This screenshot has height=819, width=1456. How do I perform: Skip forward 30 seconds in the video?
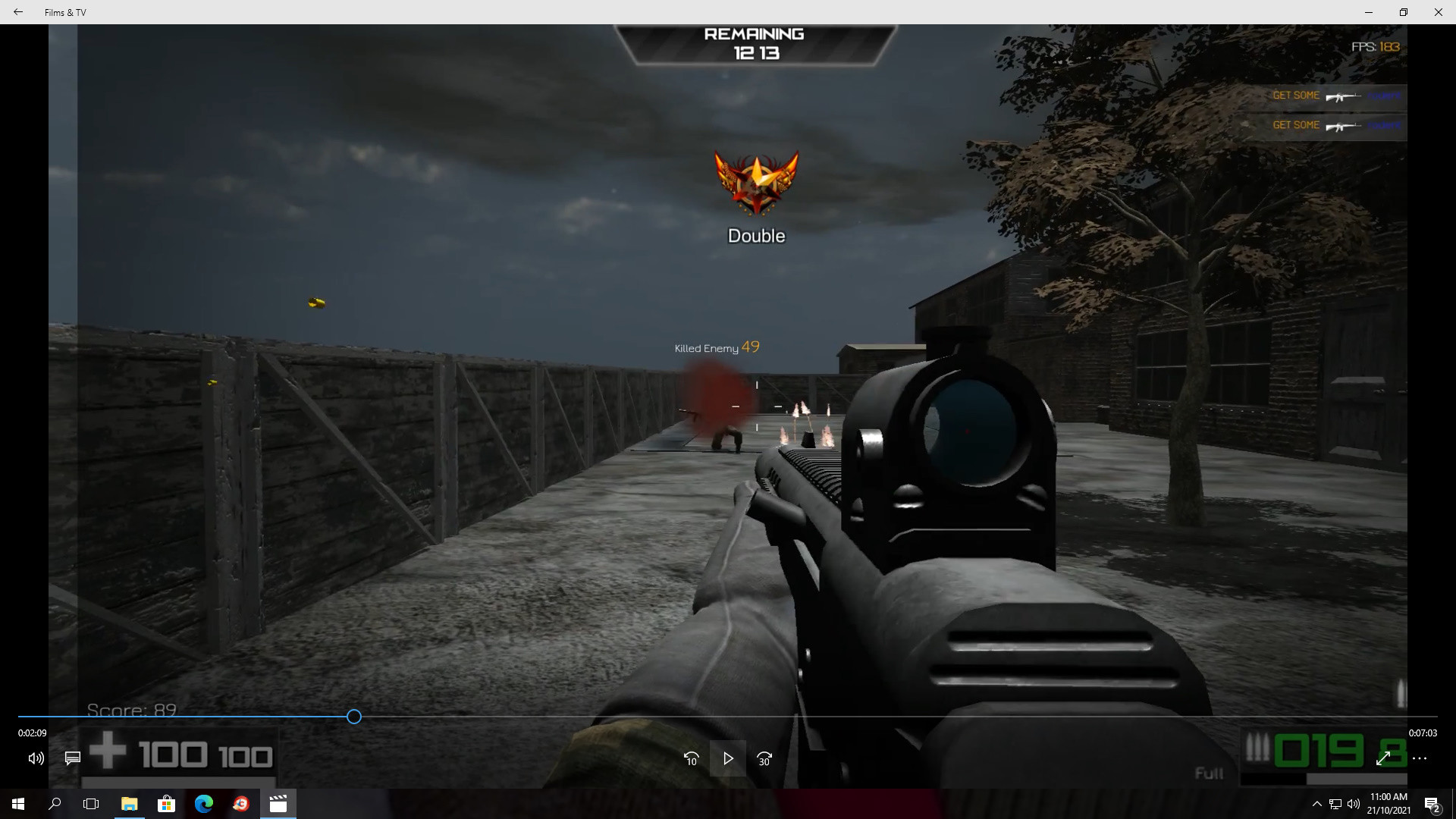[x=764, y=758]
